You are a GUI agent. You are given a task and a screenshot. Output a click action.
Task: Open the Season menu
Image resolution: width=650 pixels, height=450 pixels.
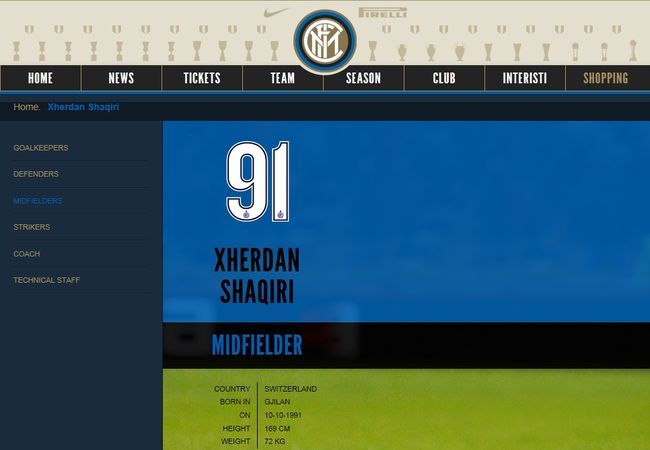pyautogui.click(x=363, y=78)
